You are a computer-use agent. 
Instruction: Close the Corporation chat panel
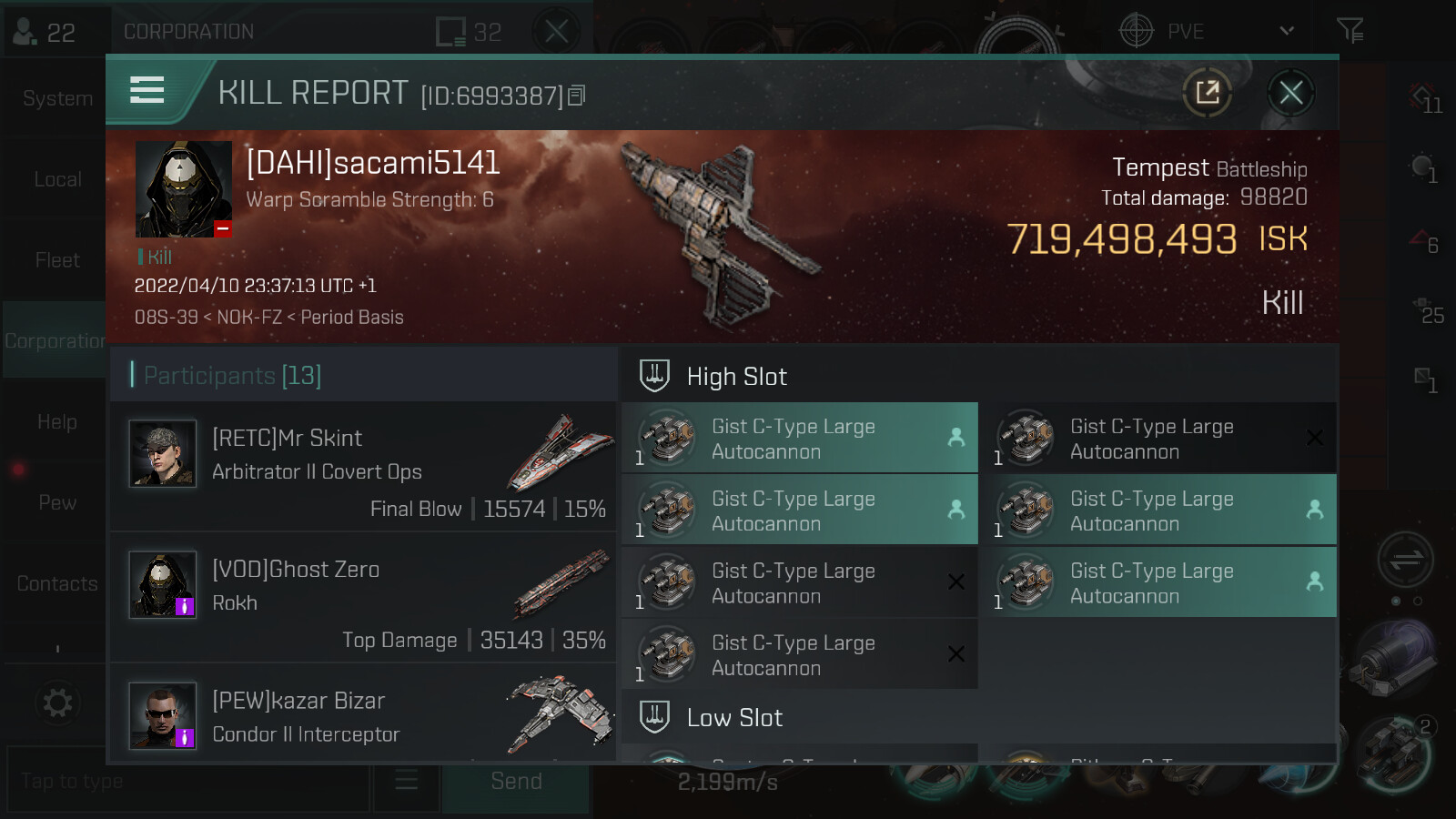[x=557, y=32]
